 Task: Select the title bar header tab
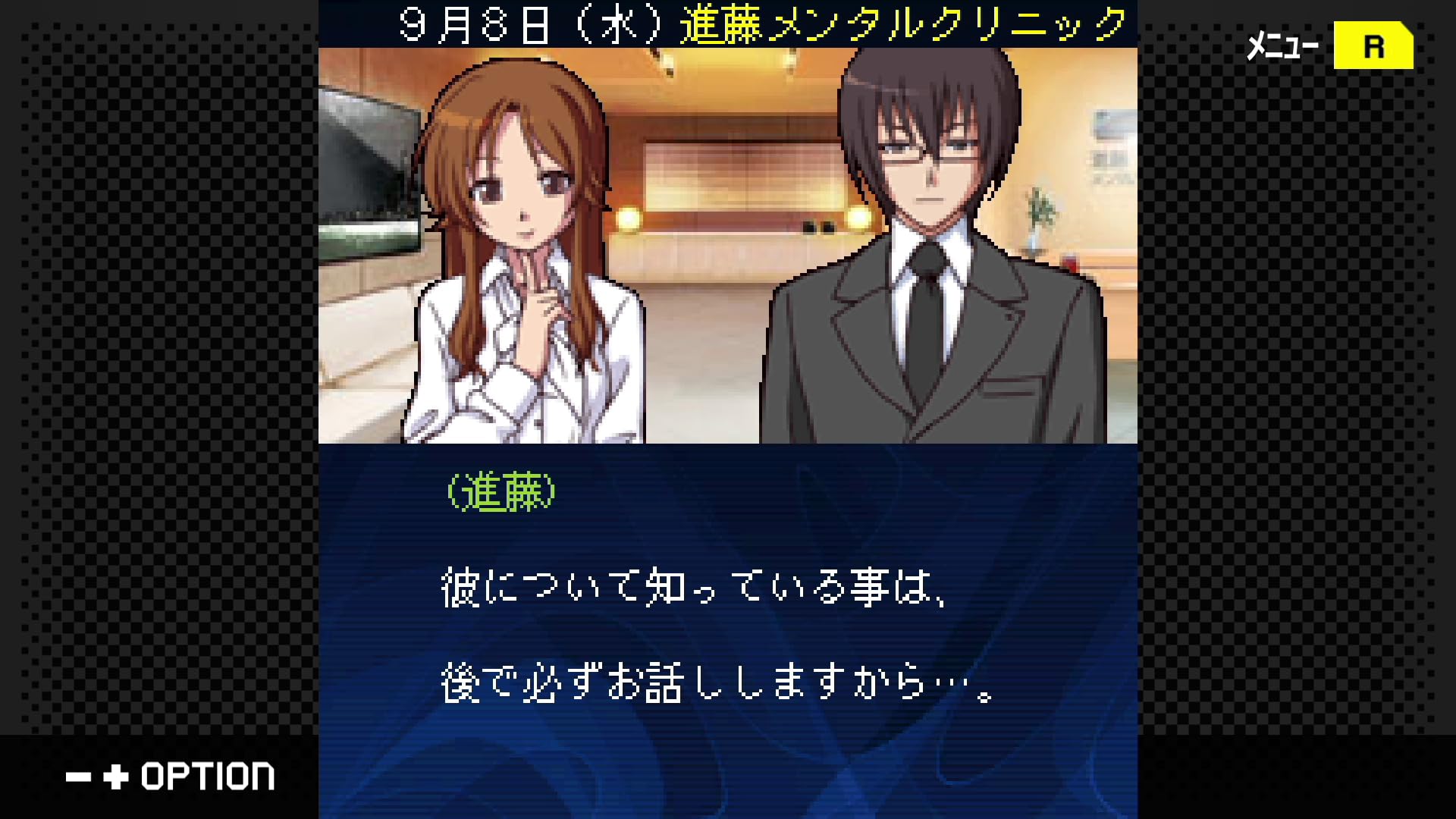(x=728, y=22)
